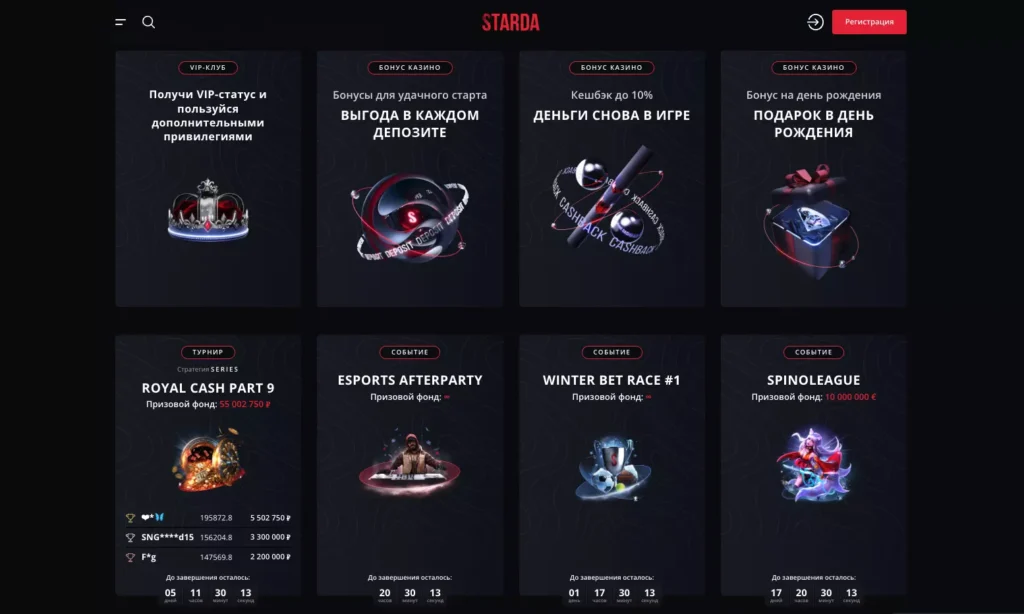The width and height of the screenshot is (1024, 614).
Task: Go to the STARDA logo homepage
Action: click(x=510, y=22)
